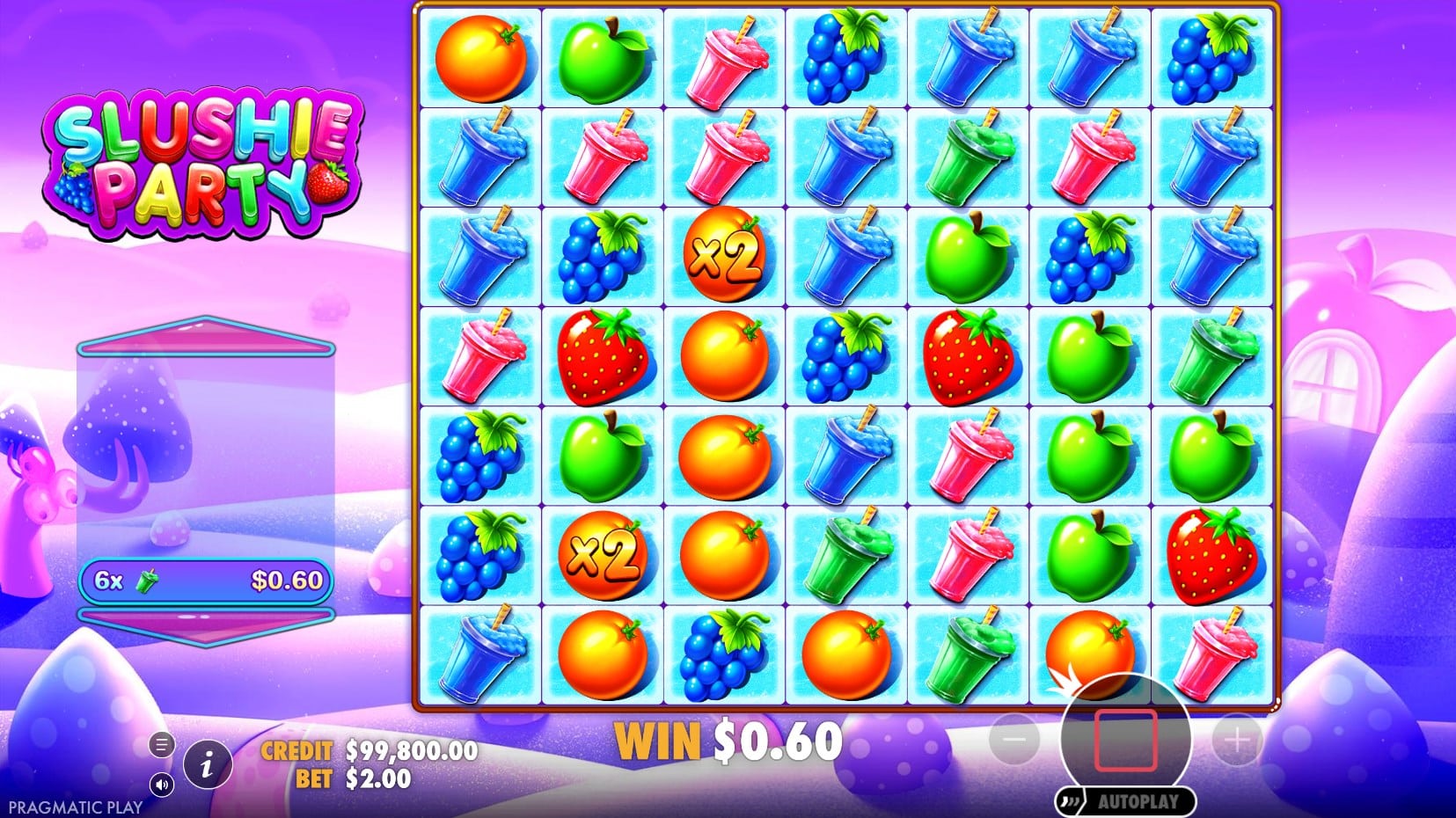
Task: Open the game info paytable
Action: 207,764
